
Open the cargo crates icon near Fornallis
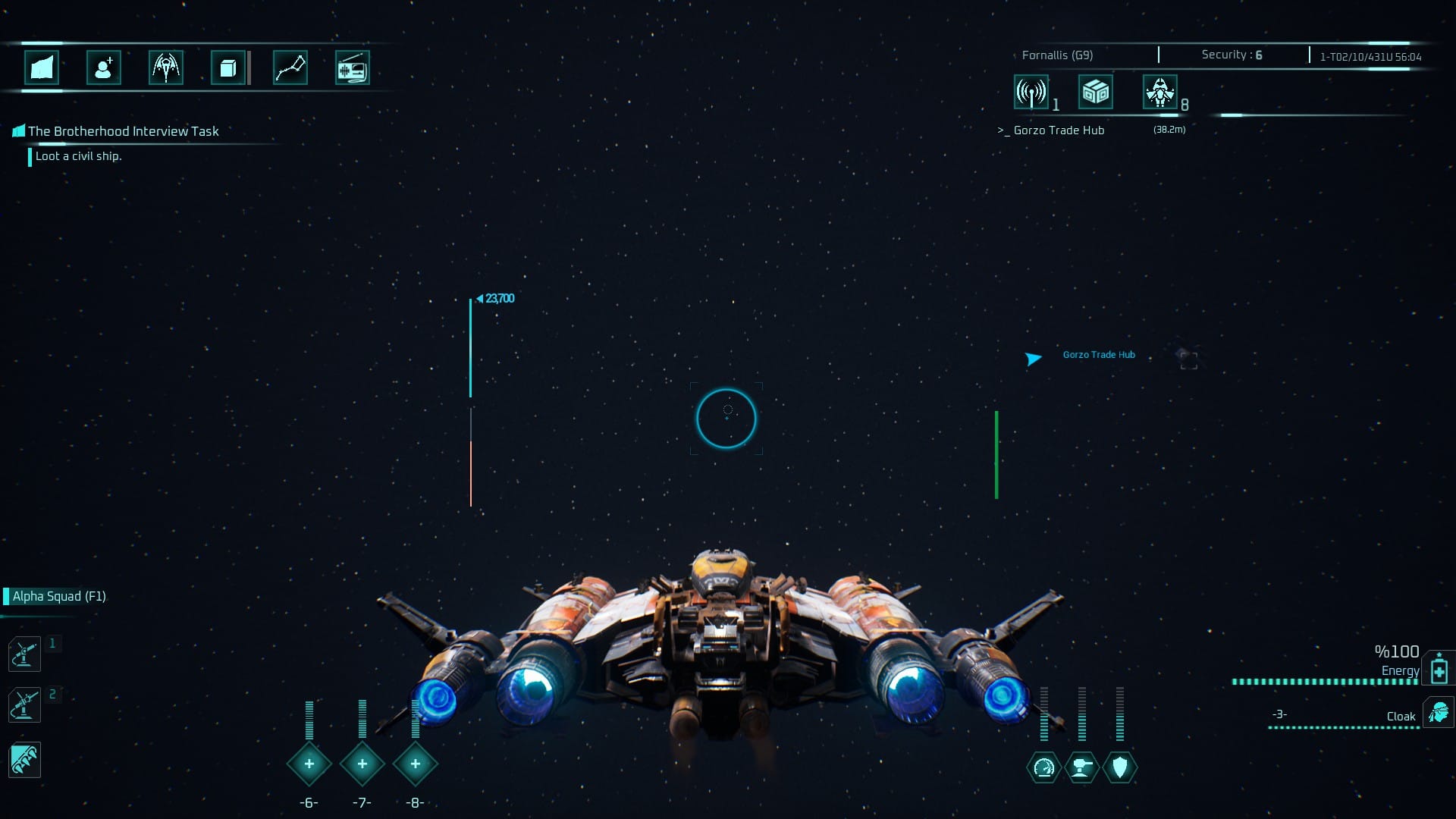point(1096,93)
